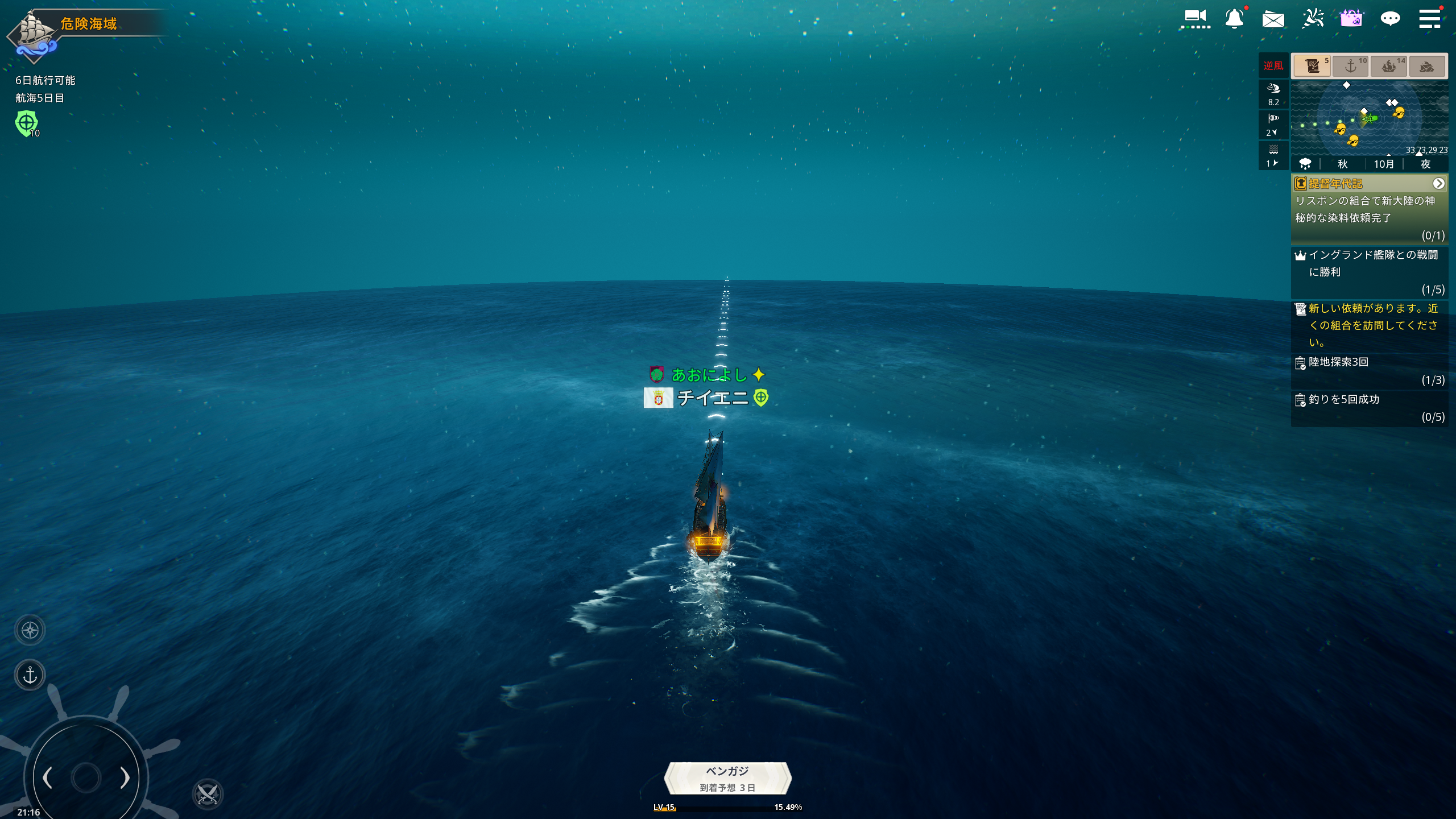Show notifications via the bell icon
Screen dimensions: 1456x819
(x=1234, y=19)
